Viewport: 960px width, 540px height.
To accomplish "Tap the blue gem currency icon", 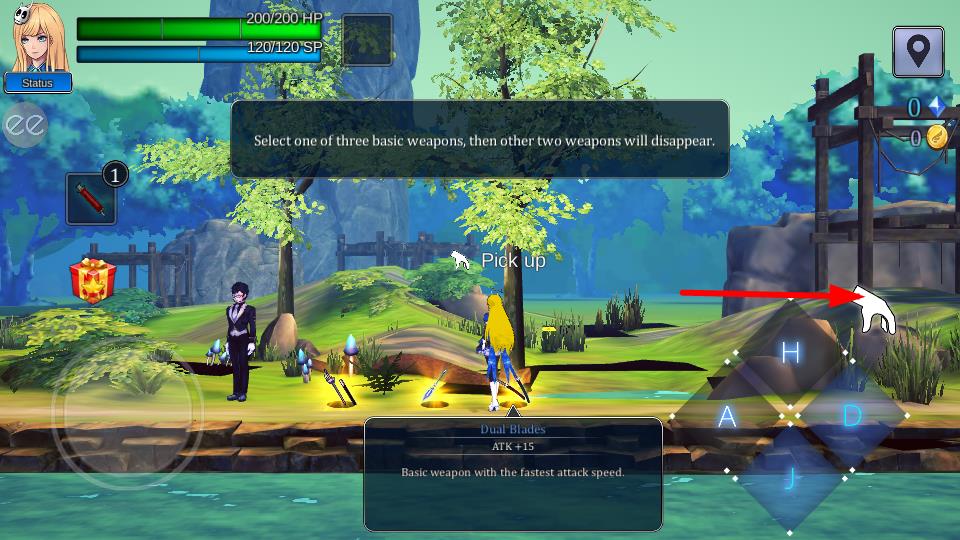I will point(936,107).
